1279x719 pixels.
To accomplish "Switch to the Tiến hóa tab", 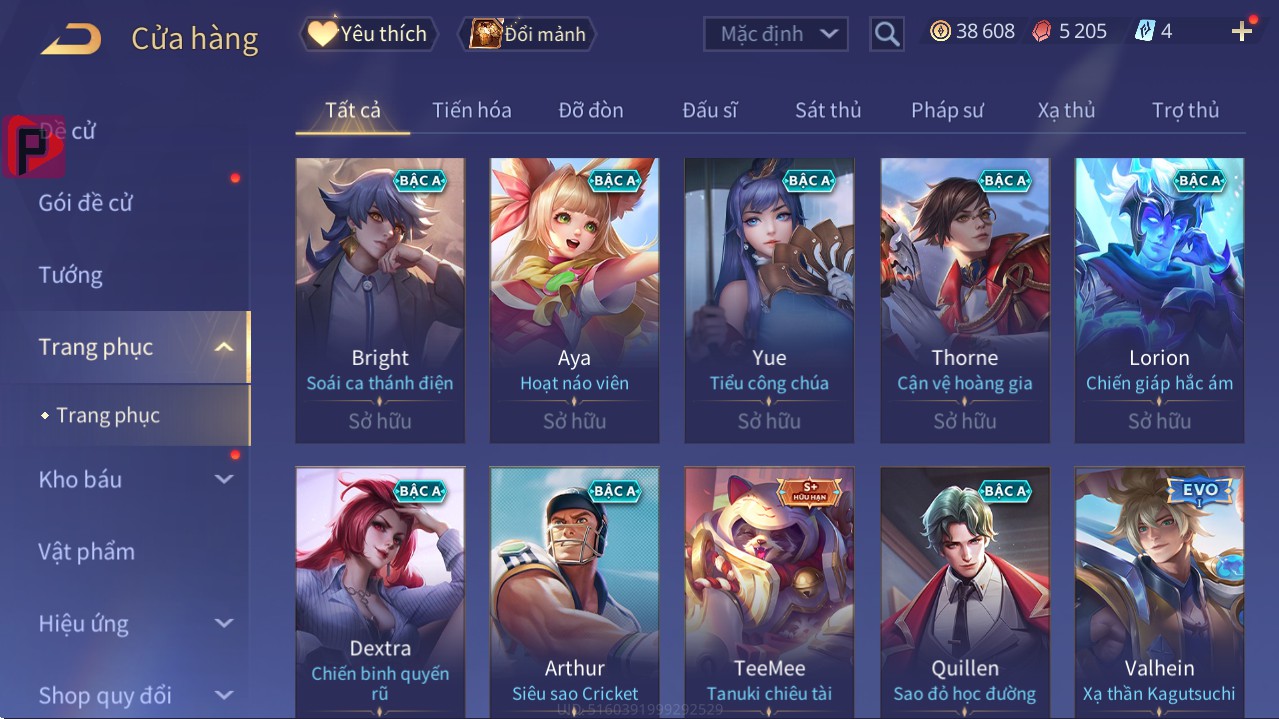I will click(471, 110).
